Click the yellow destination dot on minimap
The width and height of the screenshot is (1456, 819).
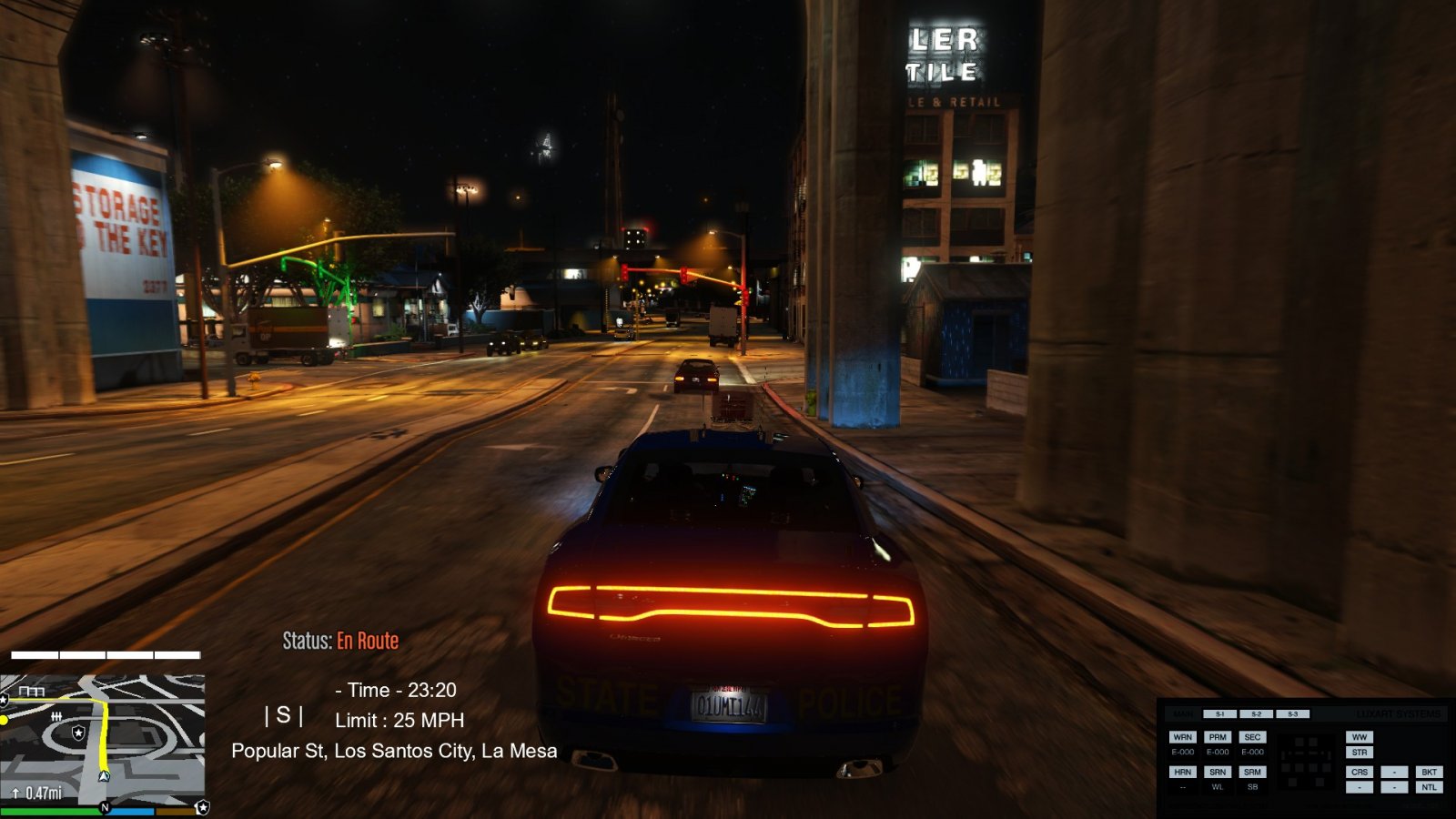click(4, 720)
